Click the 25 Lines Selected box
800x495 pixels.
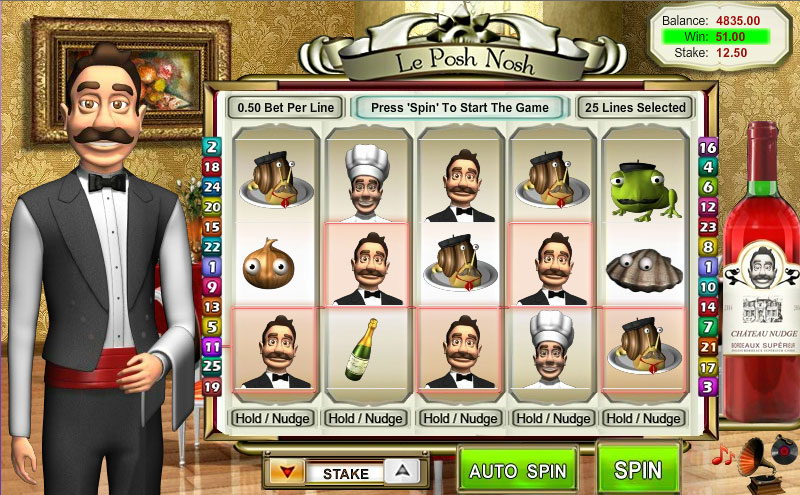pyautogui.click(x=634, y=107)
